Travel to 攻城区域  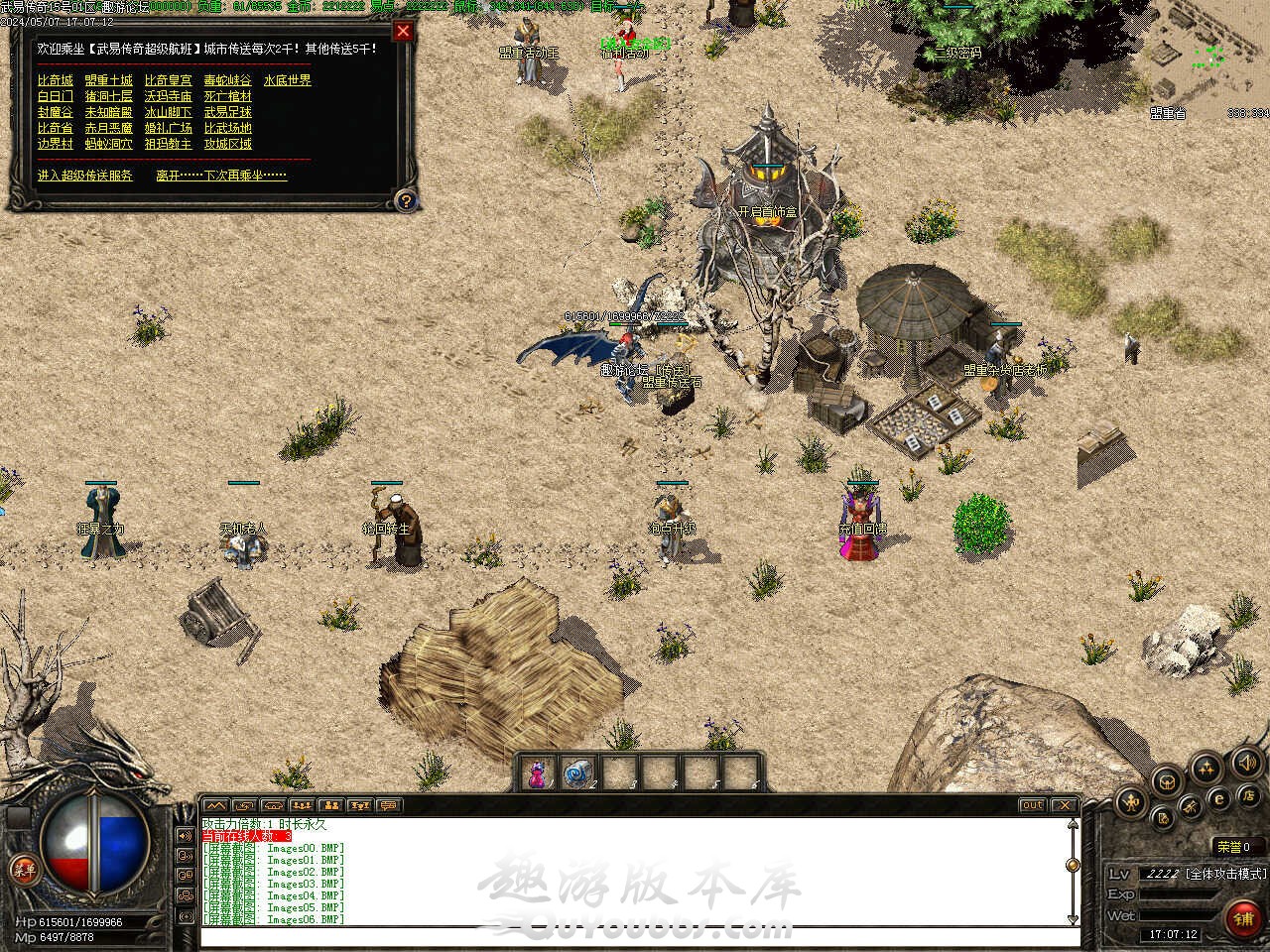pyautogui.click(x=227, y=144)
